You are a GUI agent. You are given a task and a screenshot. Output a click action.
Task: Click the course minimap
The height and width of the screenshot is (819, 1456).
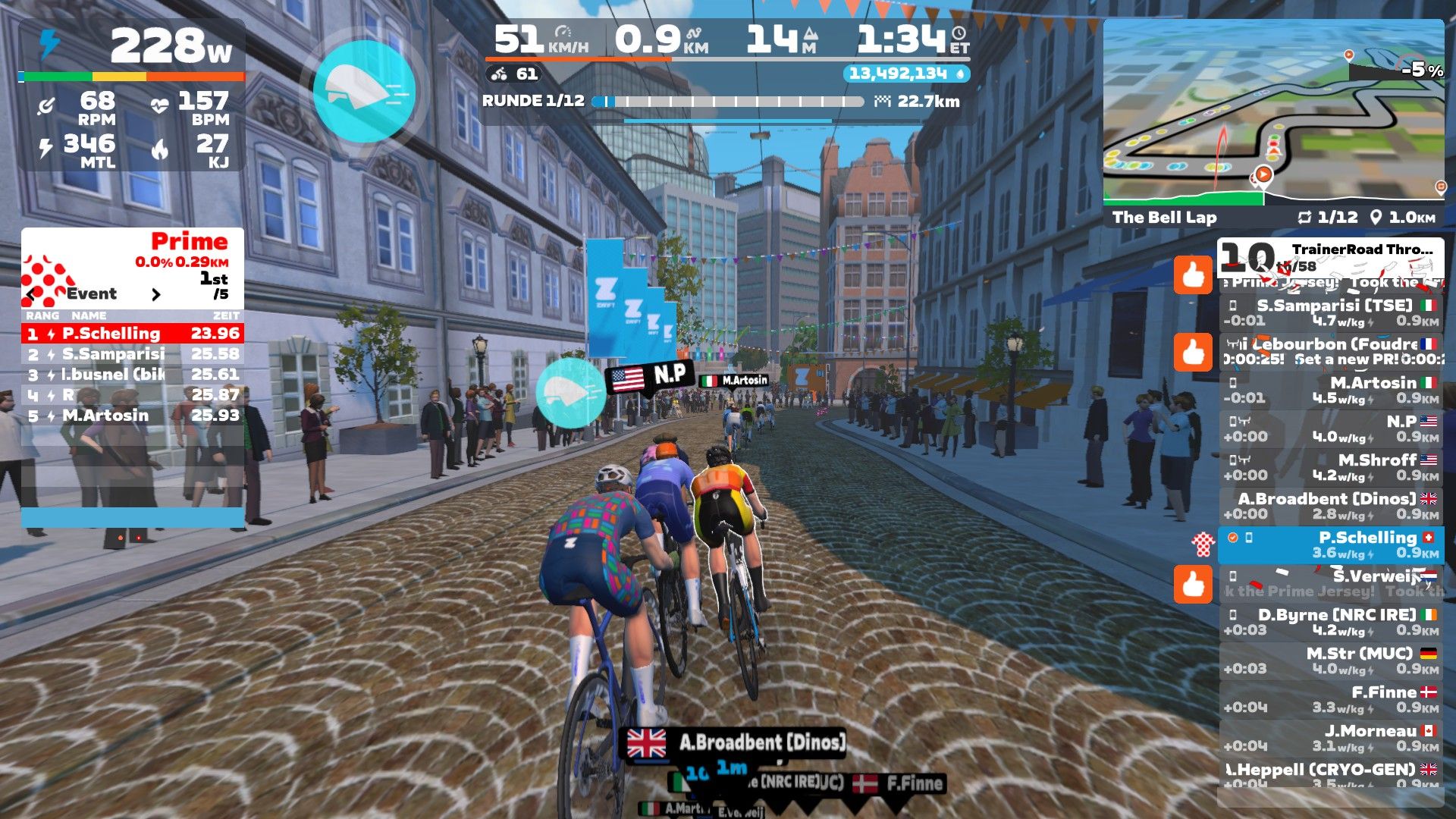(1273, 112)
